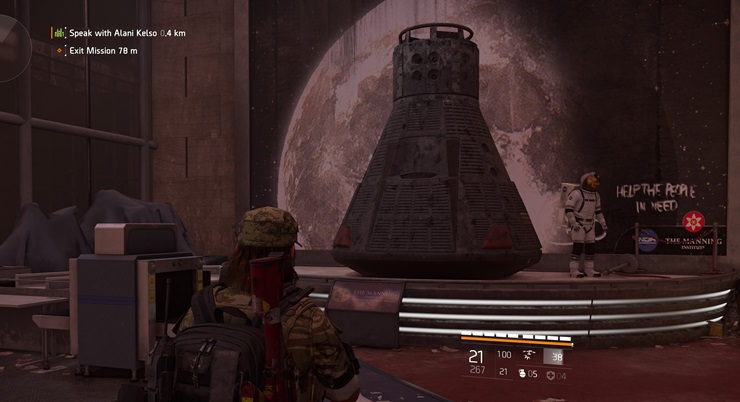Viewport: 740px width, 402px height.
Task: Select the Speak with Alani Kelso objective
Action: (118, 33)
